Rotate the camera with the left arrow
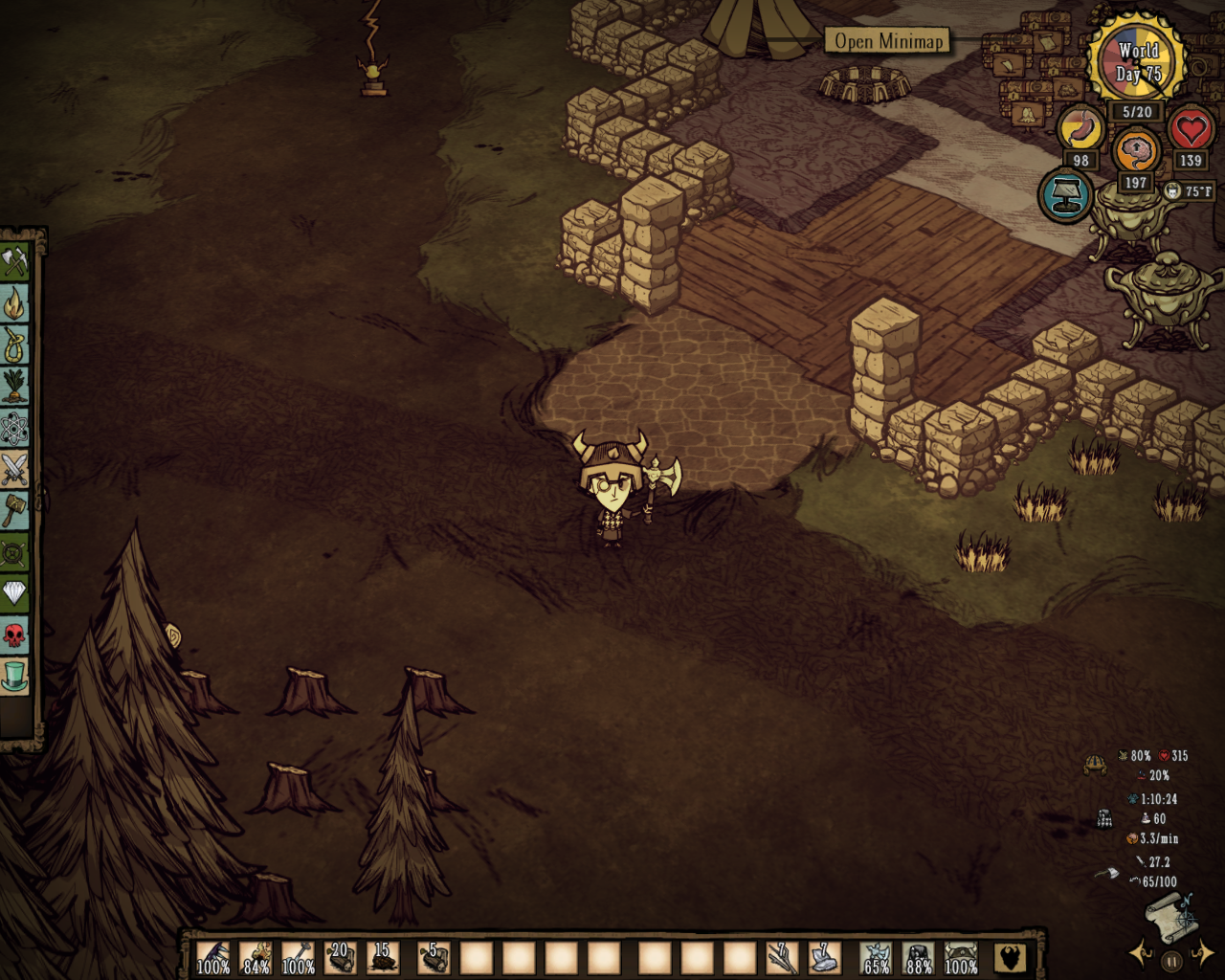The width and height of the screenshot is (1225, 980). pos(1140,953)
